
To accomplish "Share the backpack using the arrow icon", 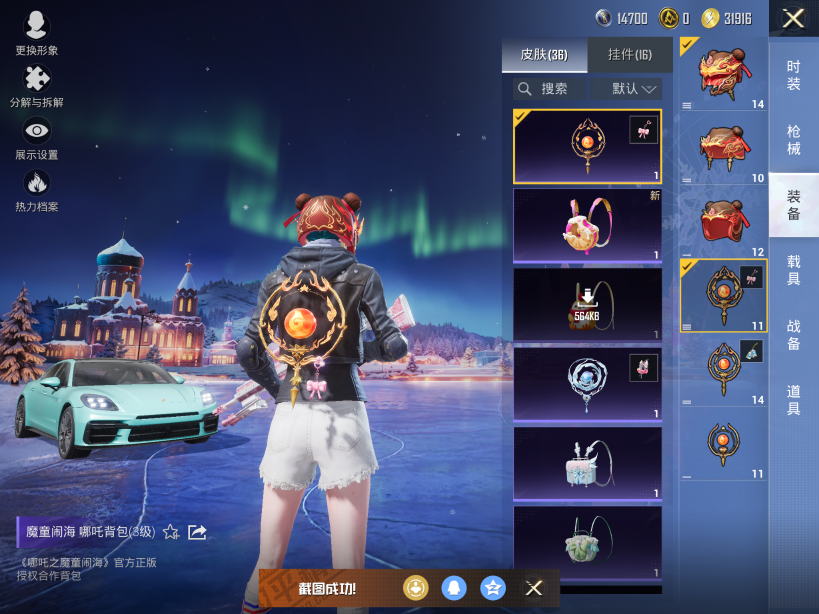I will pos(197,532).
